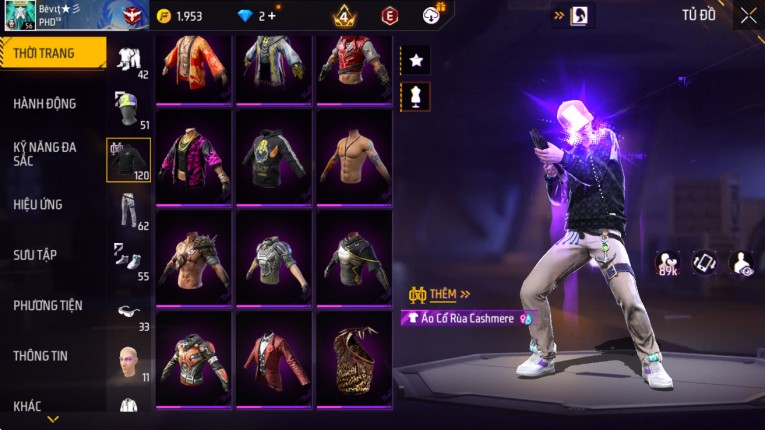Select the sunglasses subcategory icon
Screen dimensions: 765x430
point(128,311)
